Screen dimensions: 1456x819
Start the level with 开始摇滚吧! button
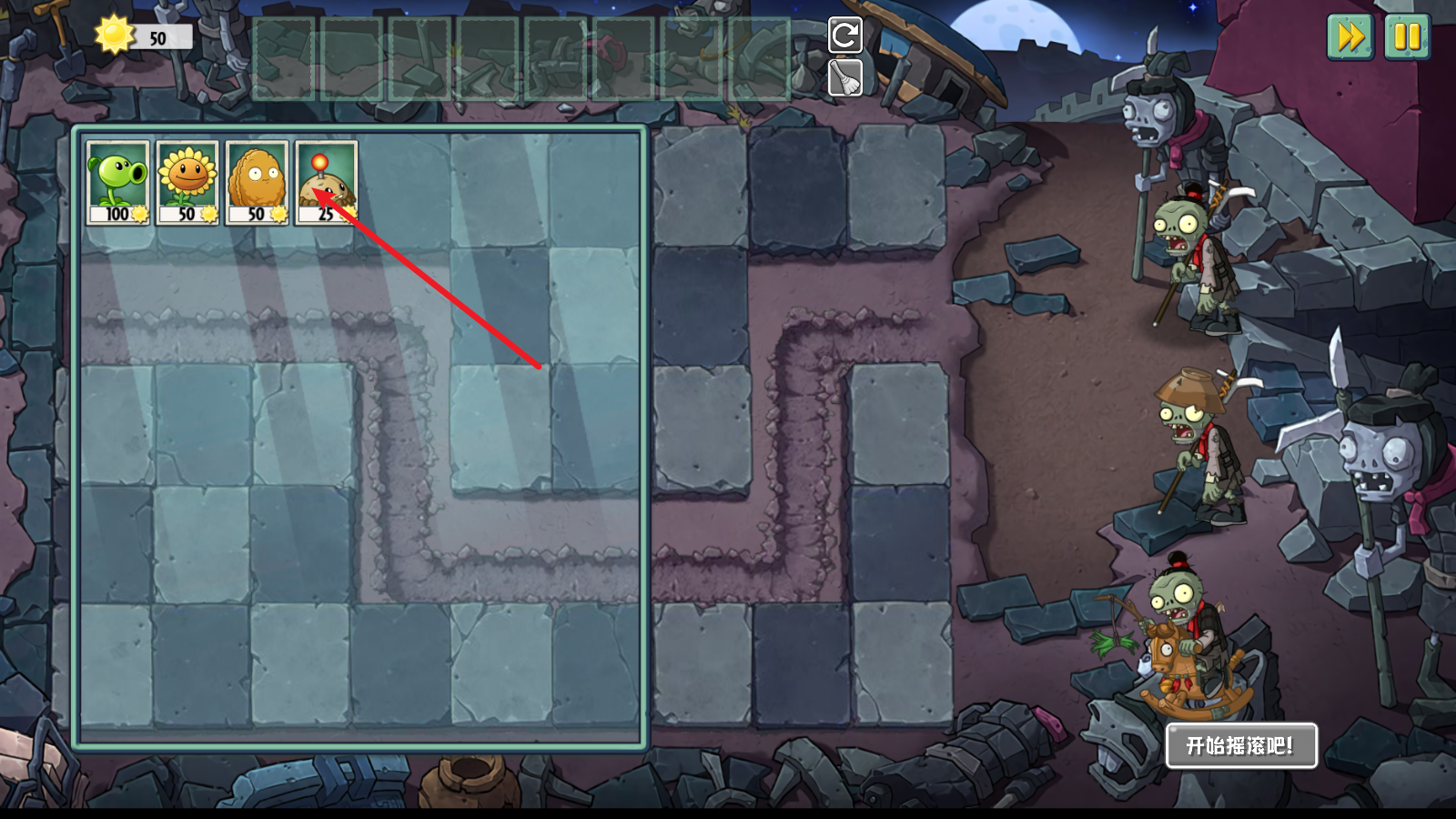[x=1241, y=746]
